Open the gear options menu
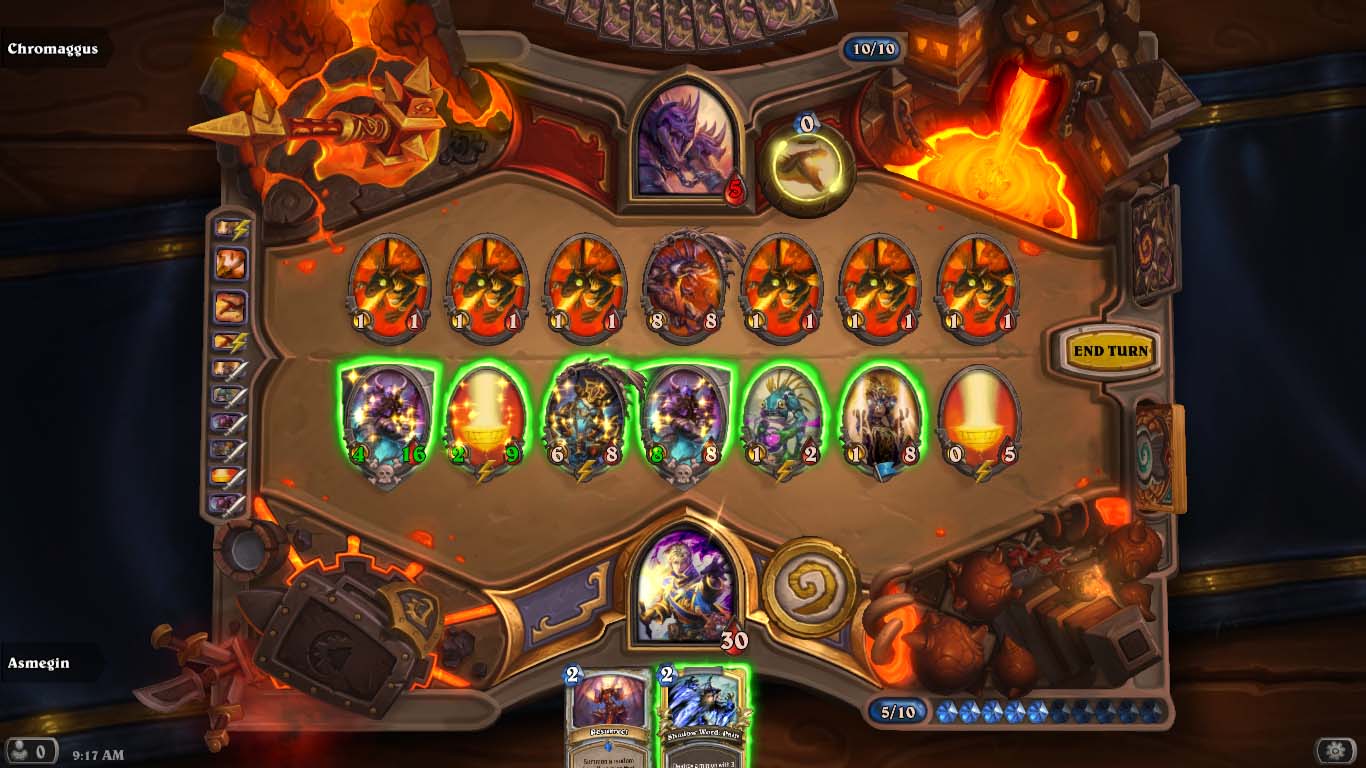1366x768 pixels. [x=1335, y=751]
